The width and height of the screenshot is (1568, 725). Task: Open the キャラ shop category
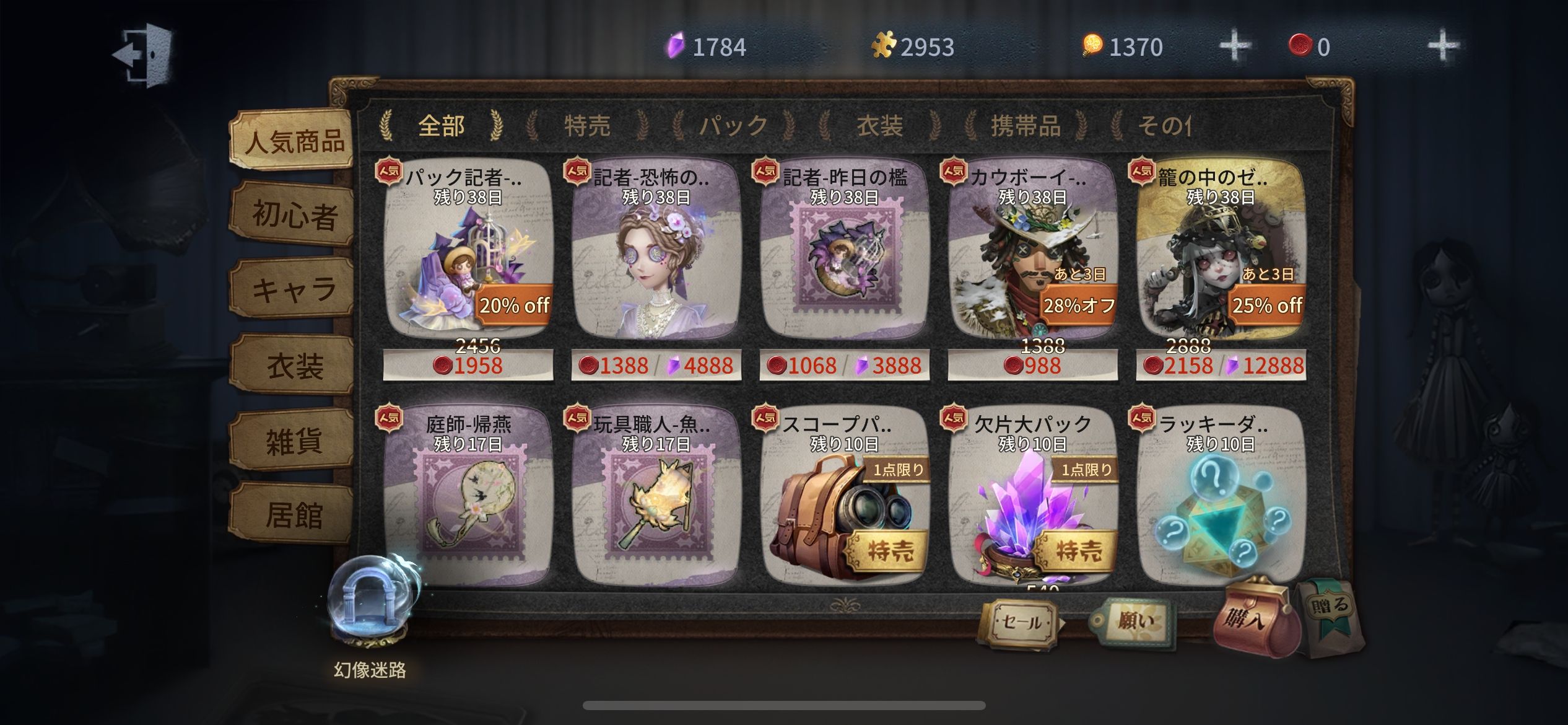pos(294,290)
